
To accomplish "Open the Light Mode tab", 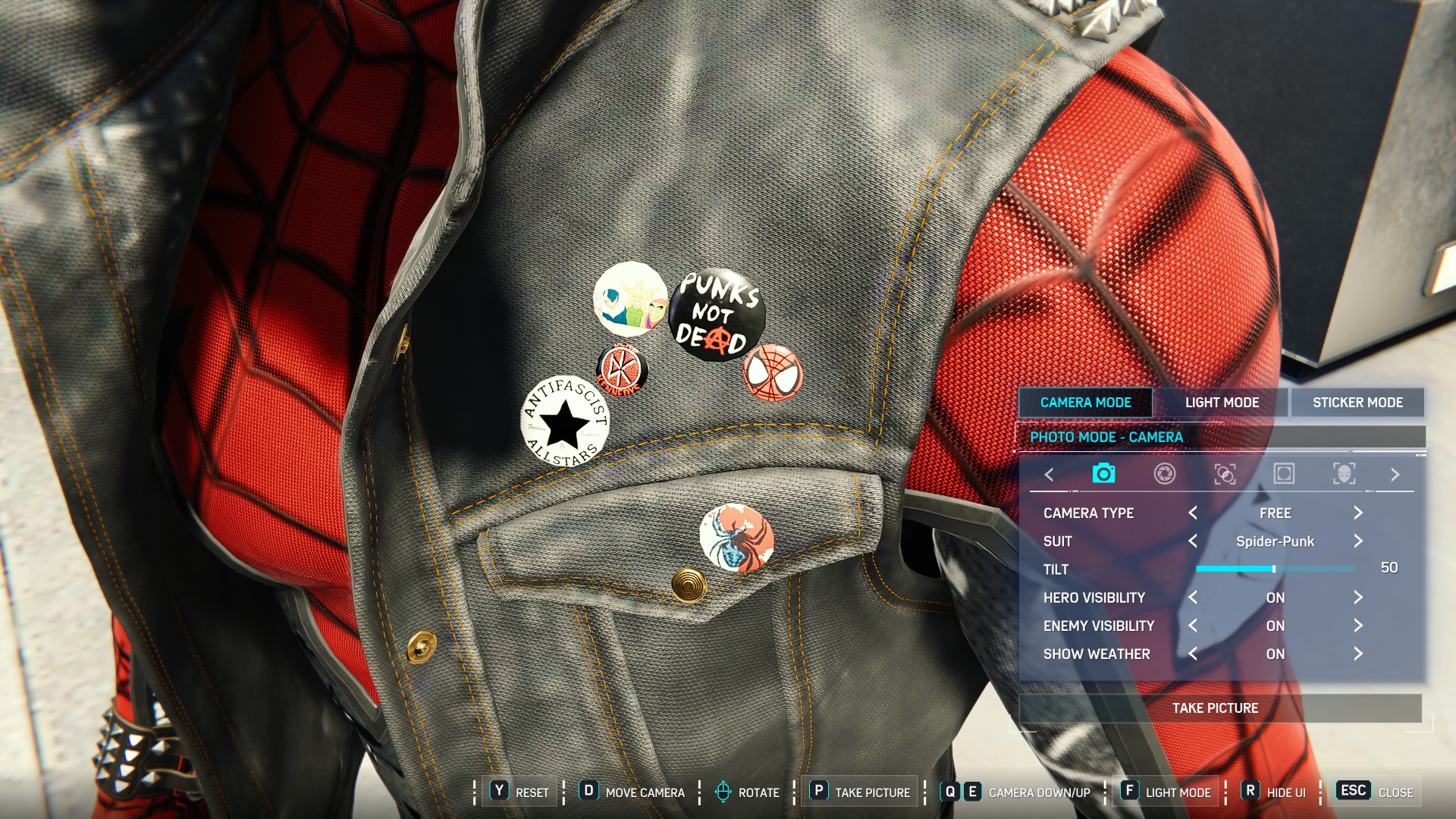I will coord(1222,403).
